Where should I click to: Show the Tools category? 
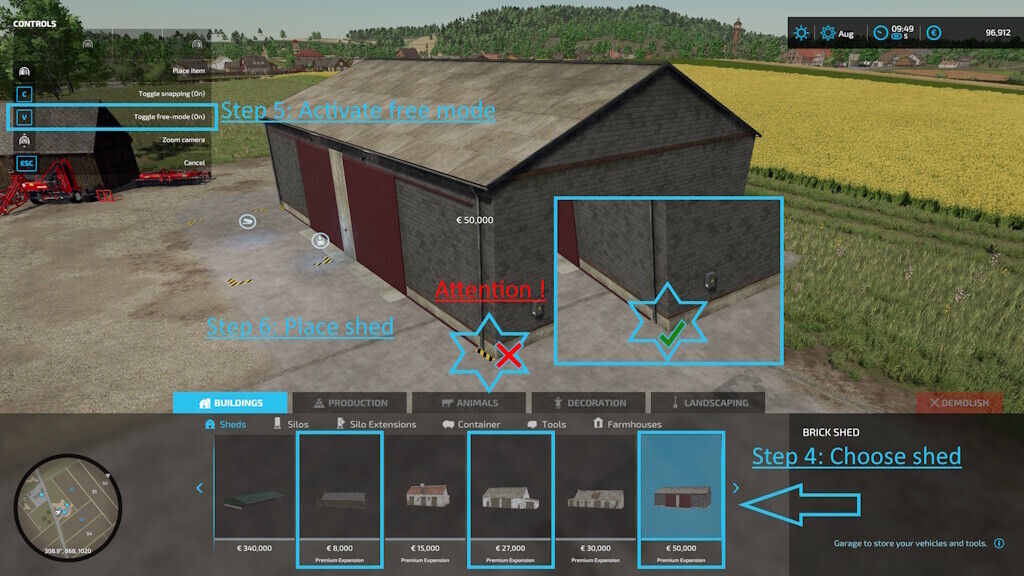pyautogui.click(x=546, y=424)
